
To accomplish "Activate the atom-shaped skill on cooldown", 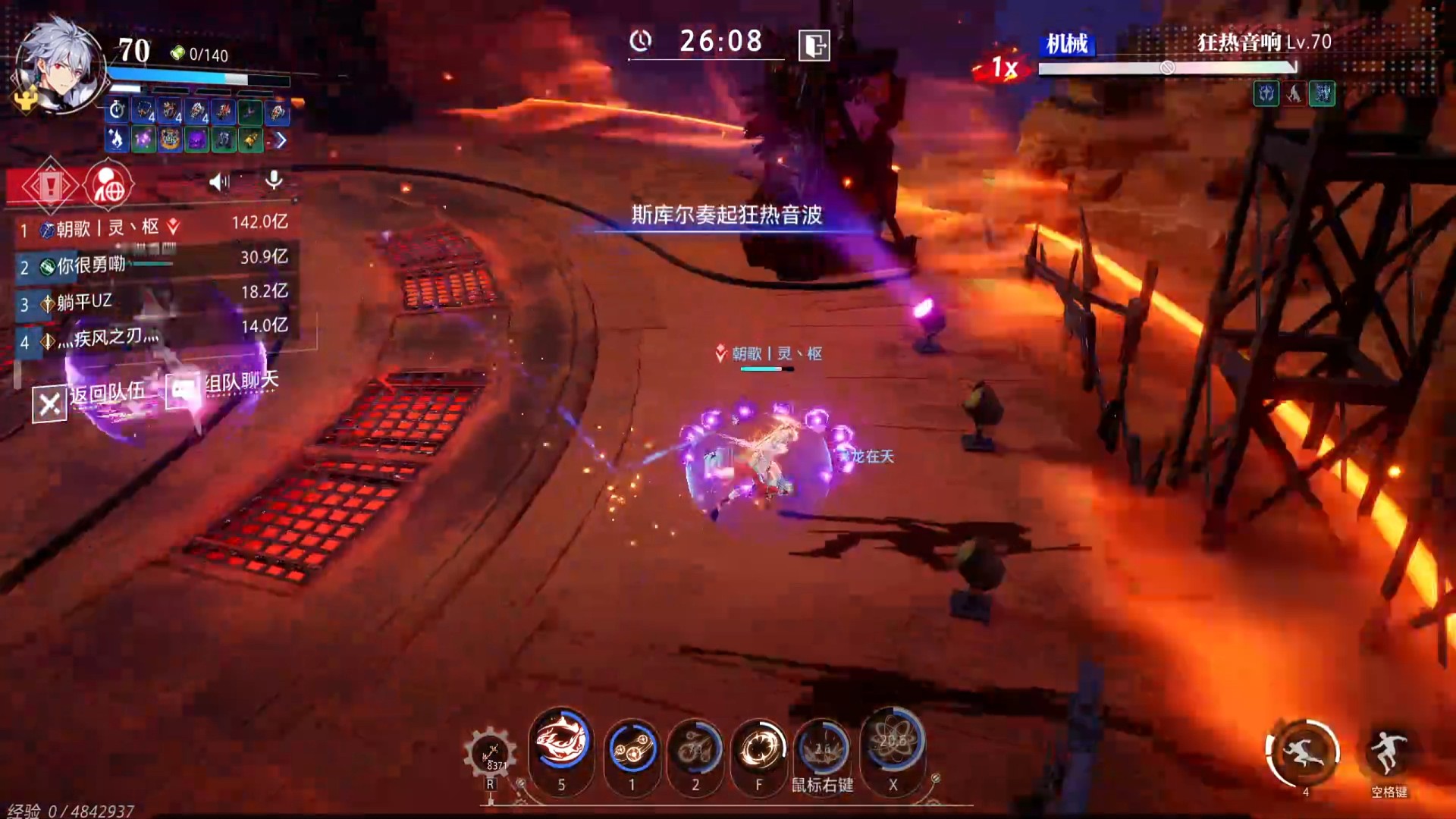I will click(x=893, y=743).
